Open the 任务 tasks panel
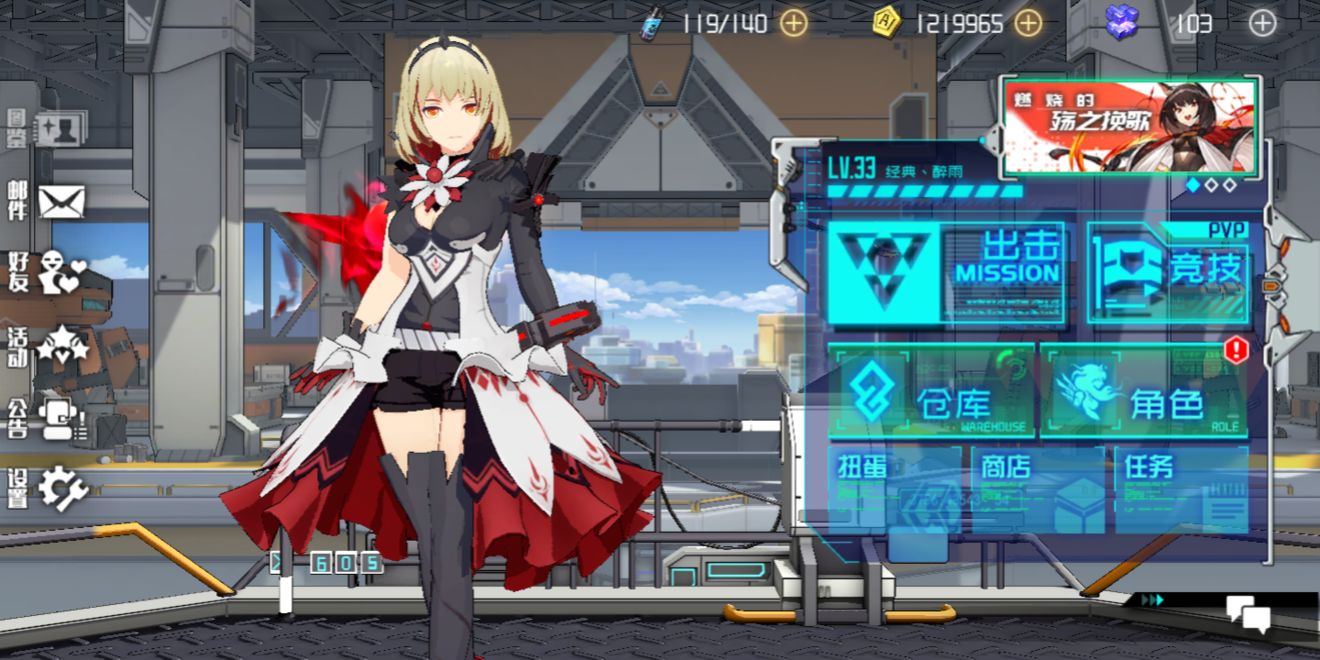 [x=1181, y=490]
